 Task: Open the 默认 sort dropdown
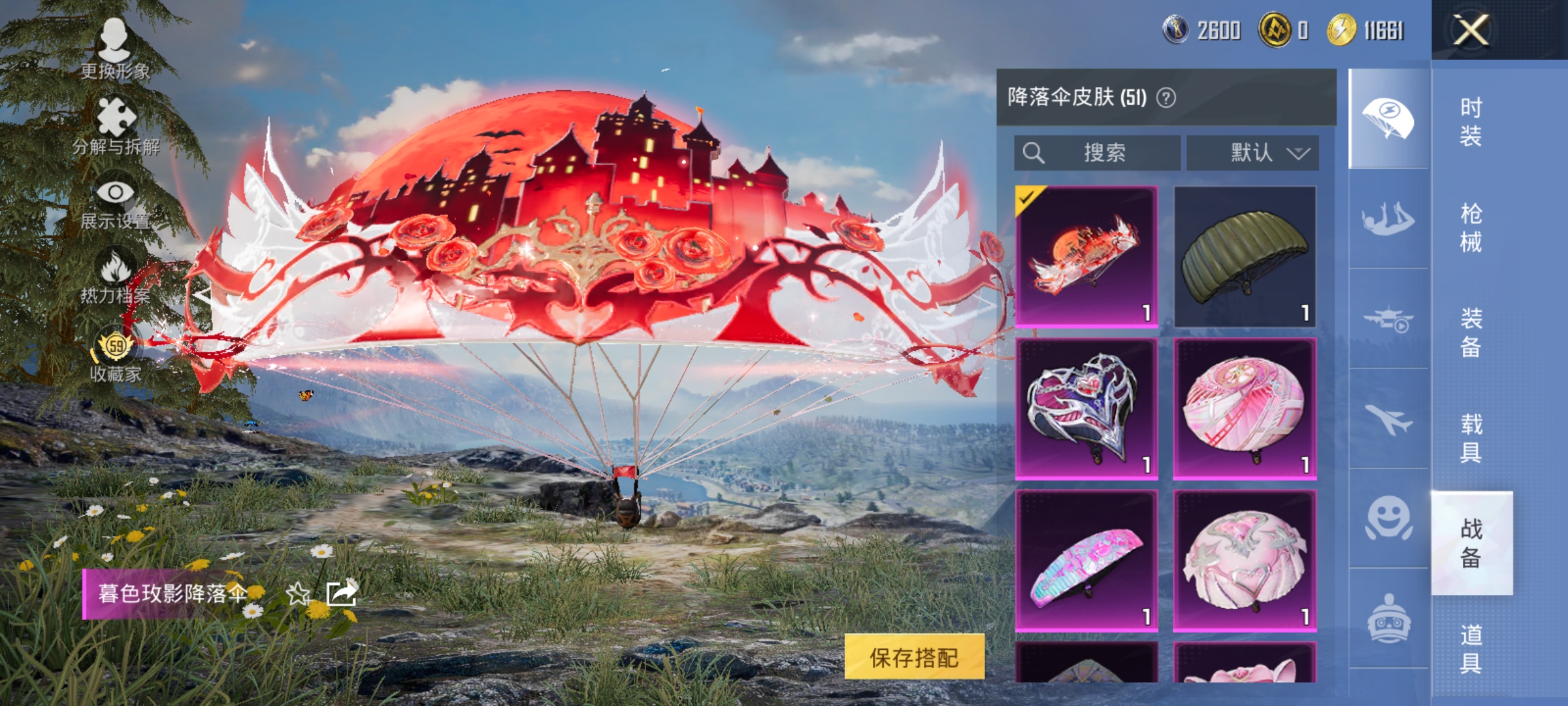point(1251,152)
